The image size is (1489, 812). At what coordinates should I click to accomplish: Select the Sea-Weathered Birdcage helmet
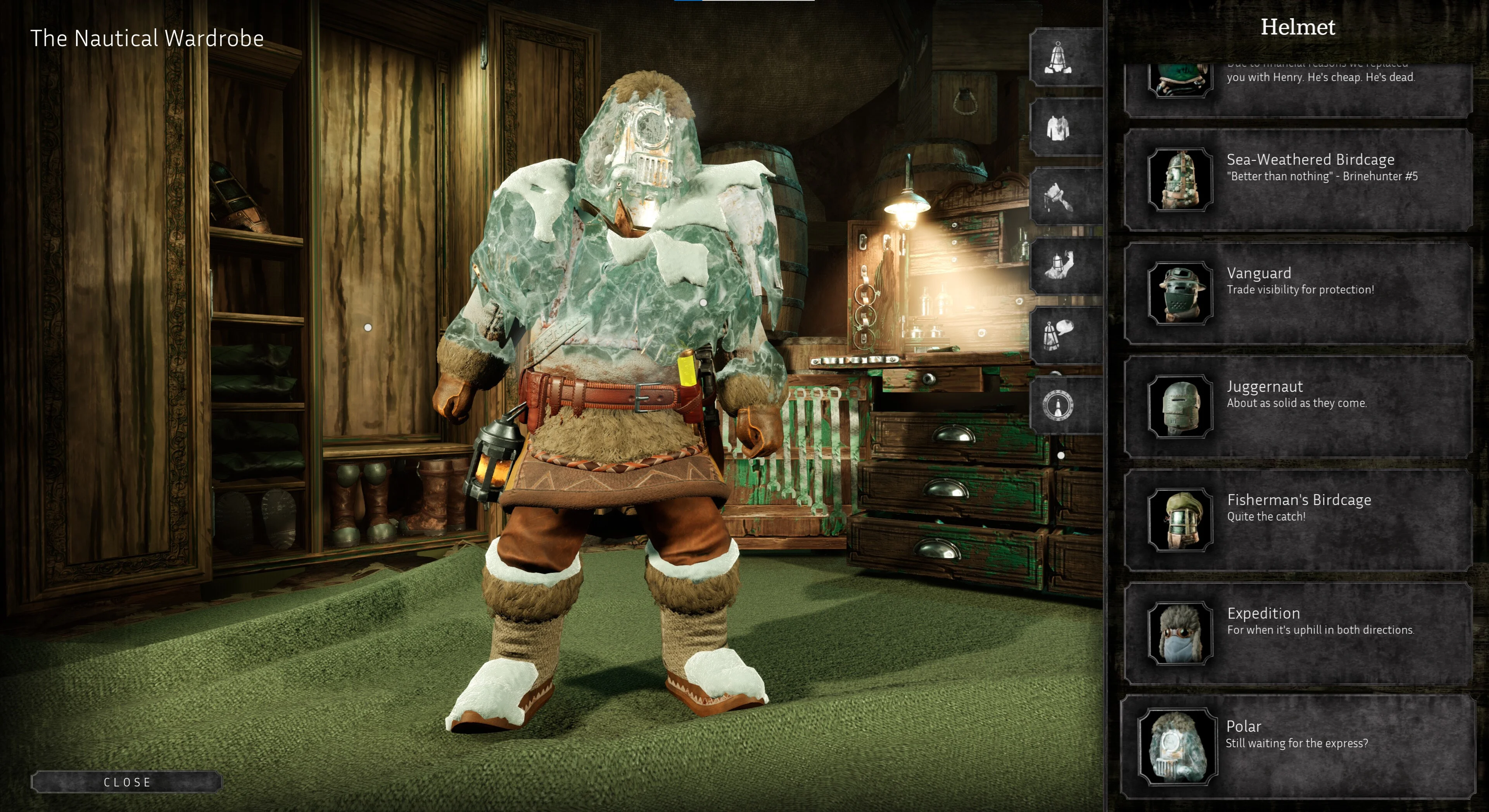(x=1298, y=180)
